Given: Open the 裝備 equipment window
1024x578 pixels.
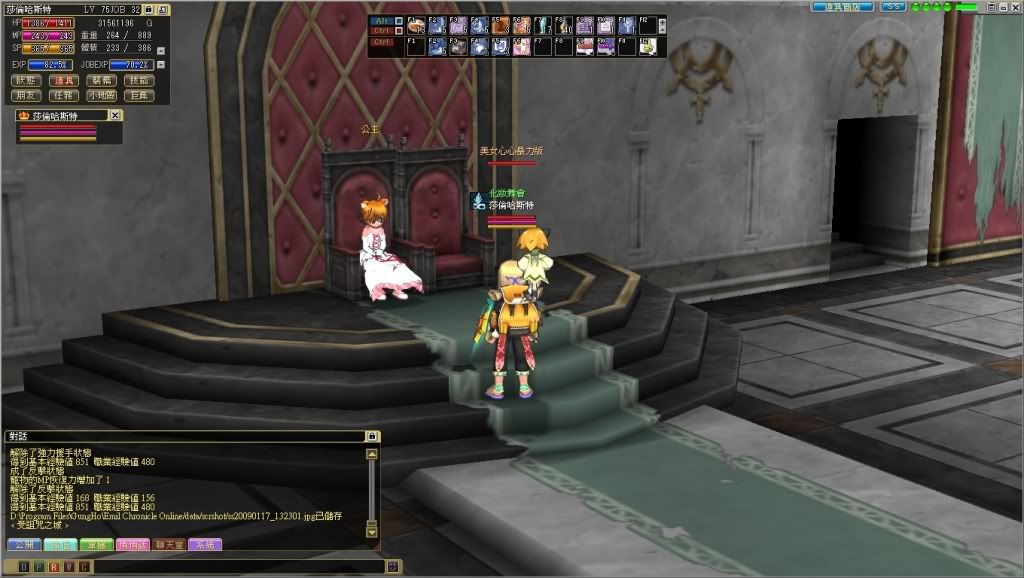Looking at the screenshot, I should click(100, 80).
